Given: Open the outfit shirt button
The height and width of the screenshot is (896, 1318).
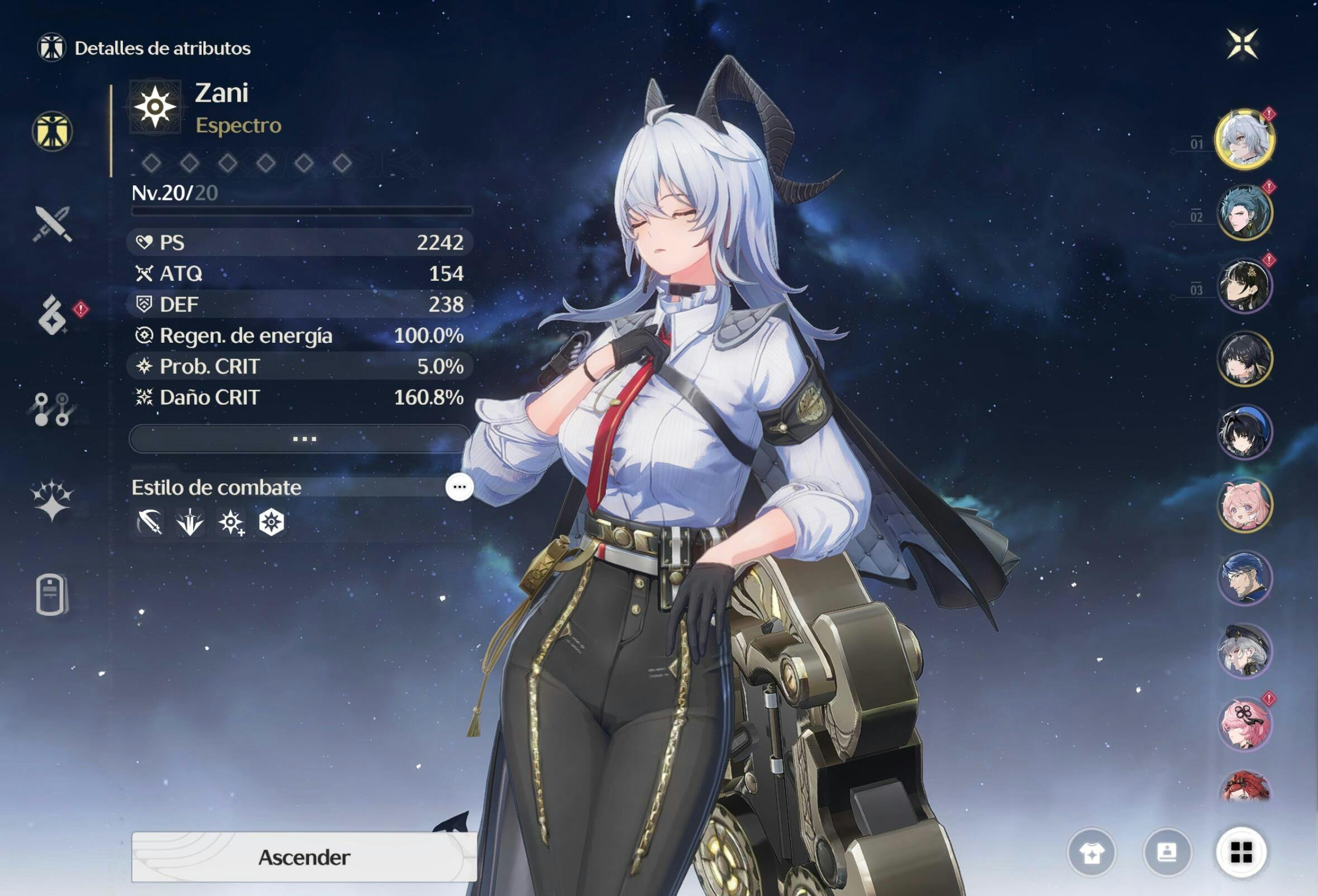Looking at the screenshot, I should (x=1091, y=852).
